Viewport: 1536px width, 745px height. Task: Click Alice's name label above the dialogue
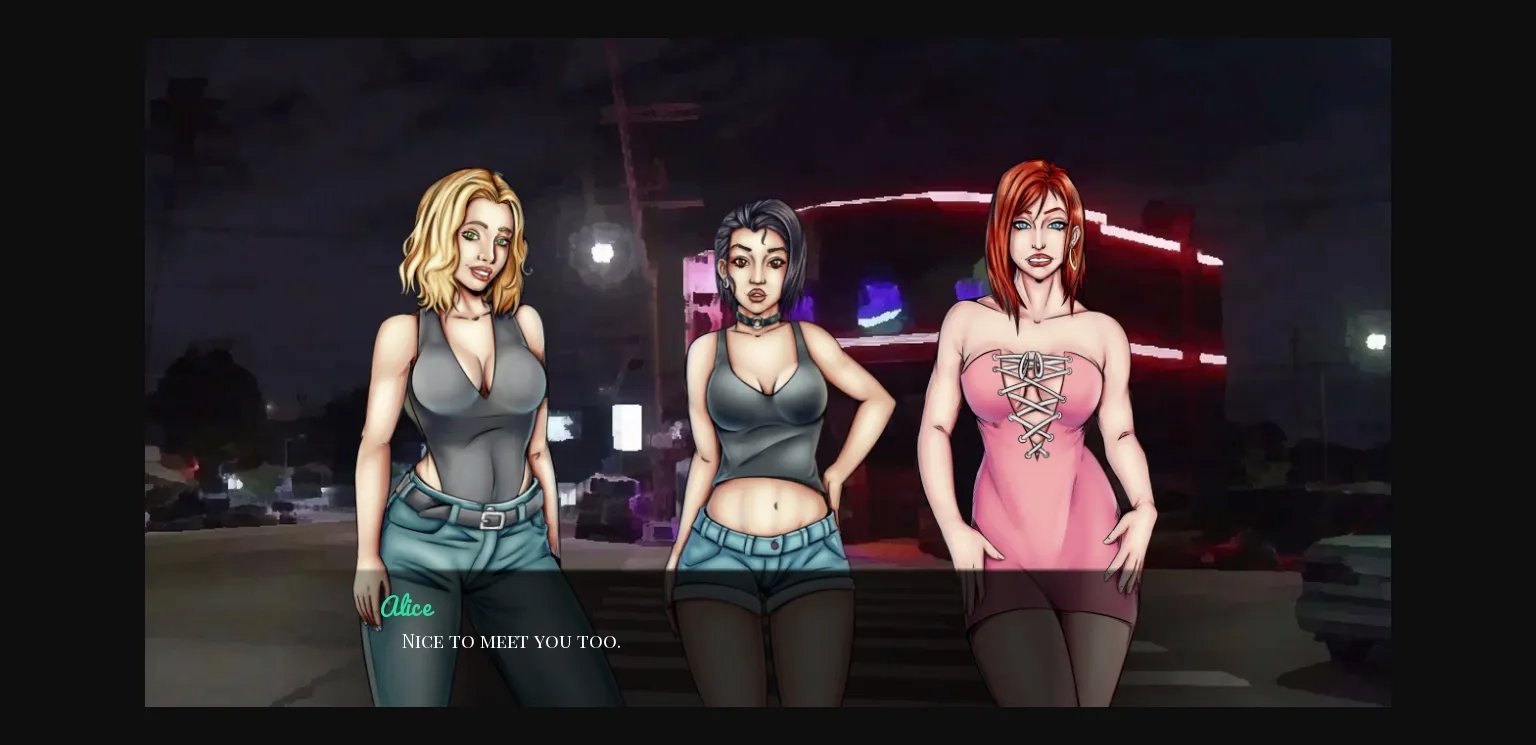(408, 607)
